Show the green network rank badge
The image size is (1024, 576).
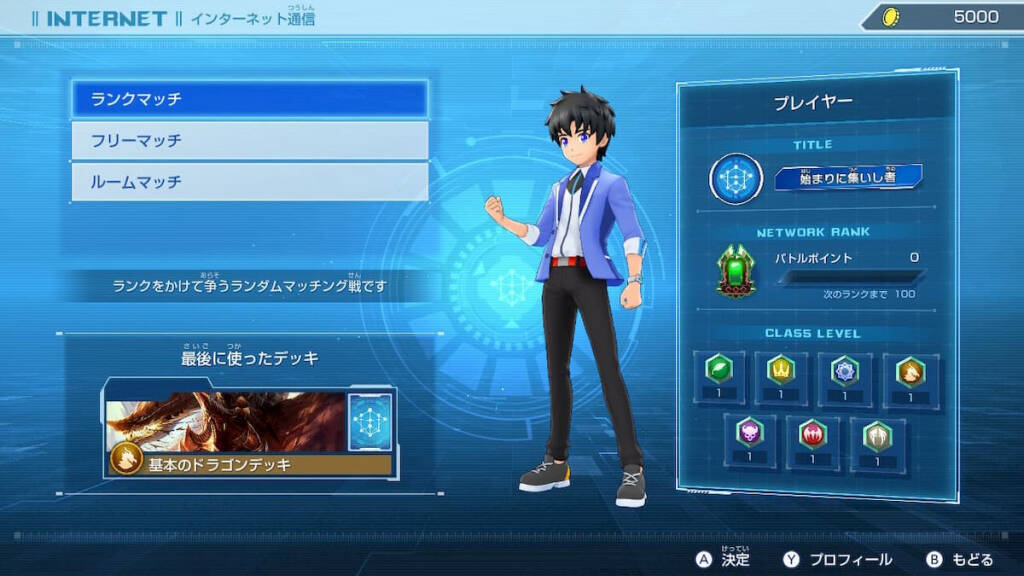(736, 270)
